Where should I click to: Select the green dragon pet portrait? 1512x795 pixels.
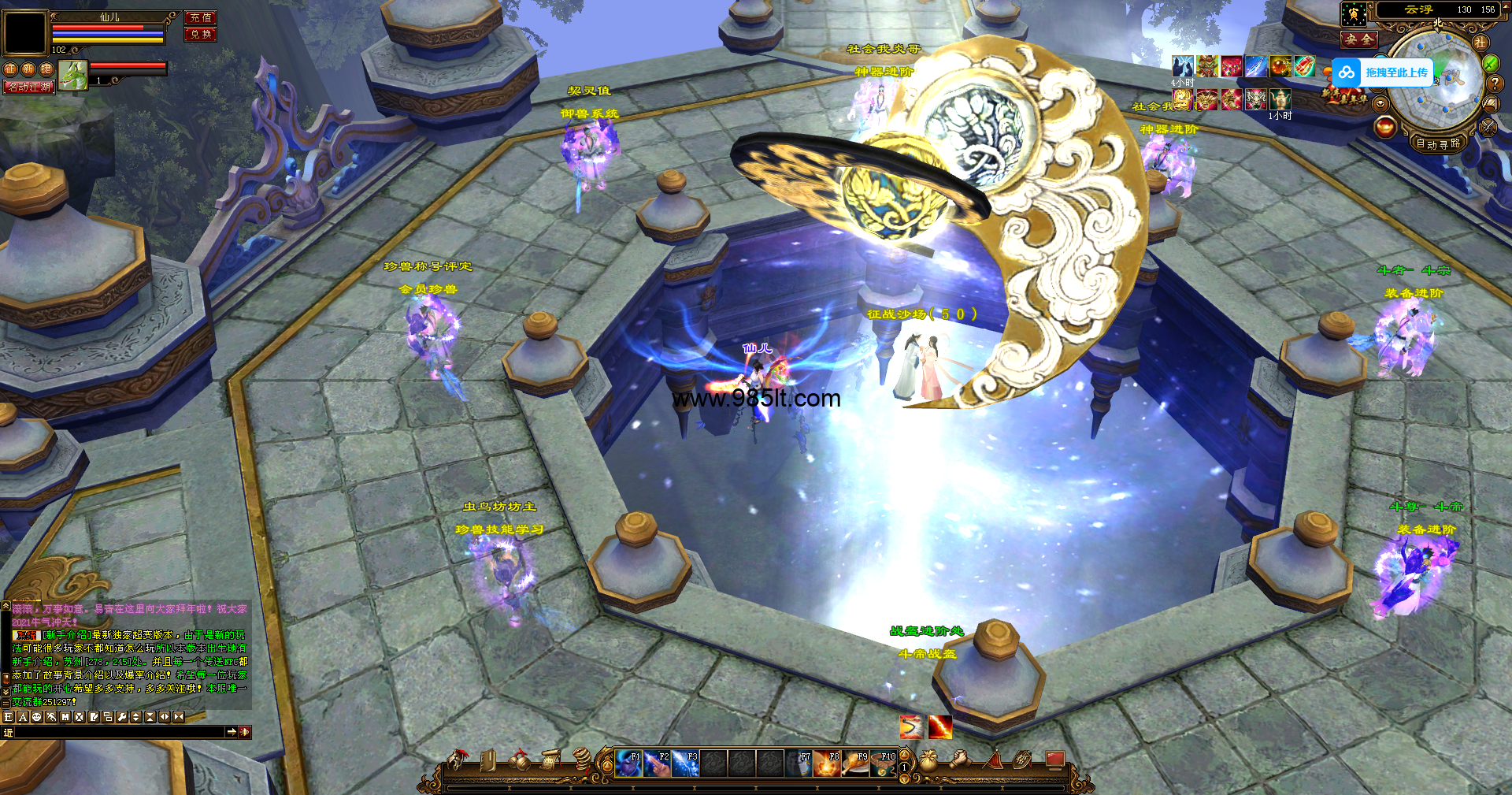[72, 76]
